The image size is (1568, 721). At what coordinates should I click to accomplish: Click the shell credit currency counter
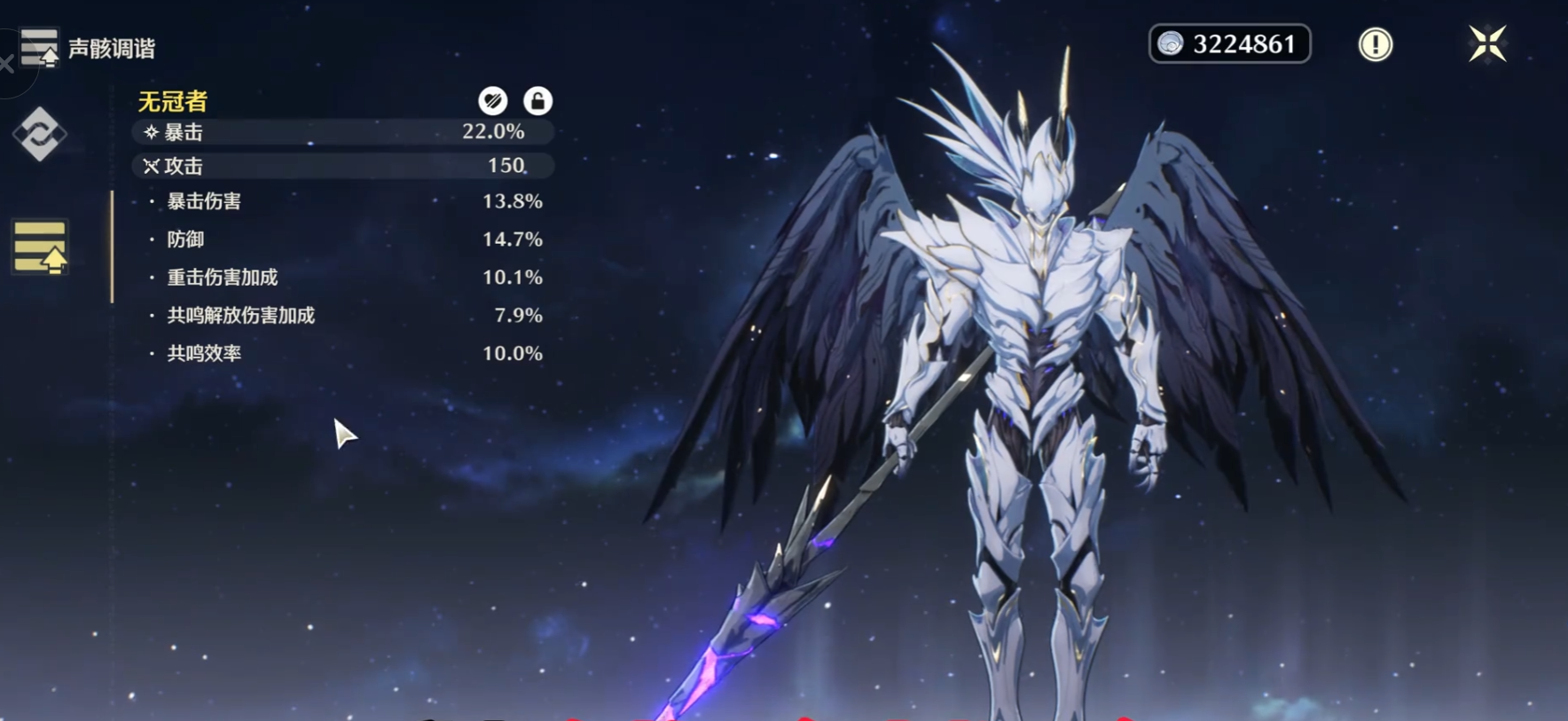[1229, 43]
